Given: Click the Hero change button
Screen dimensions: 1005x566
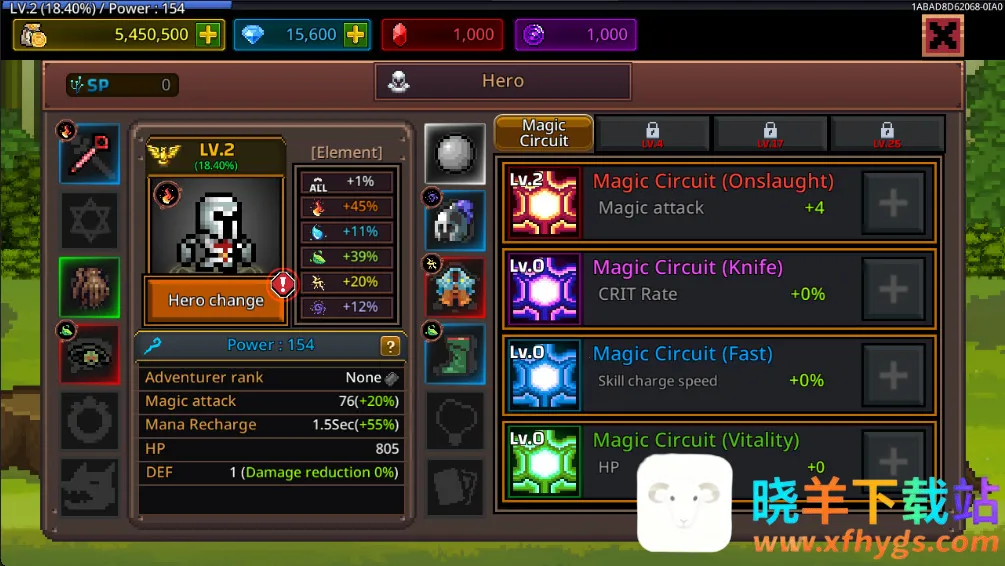Looking at the screenshot, I should pyautogui.click(x=216, y=301).
